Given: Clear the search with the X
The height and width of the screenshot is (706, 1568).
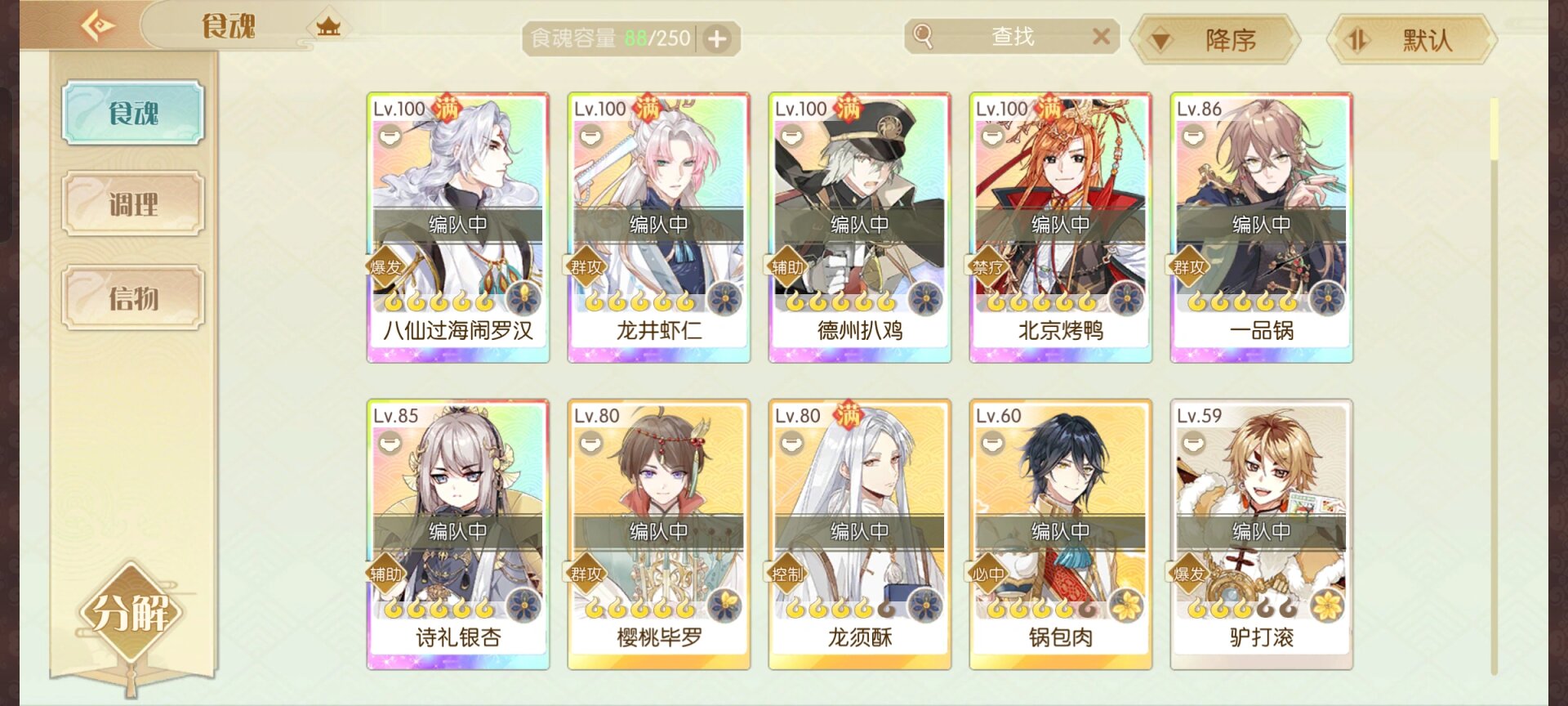Looking at the screenshot, I should click(1101, 37).
